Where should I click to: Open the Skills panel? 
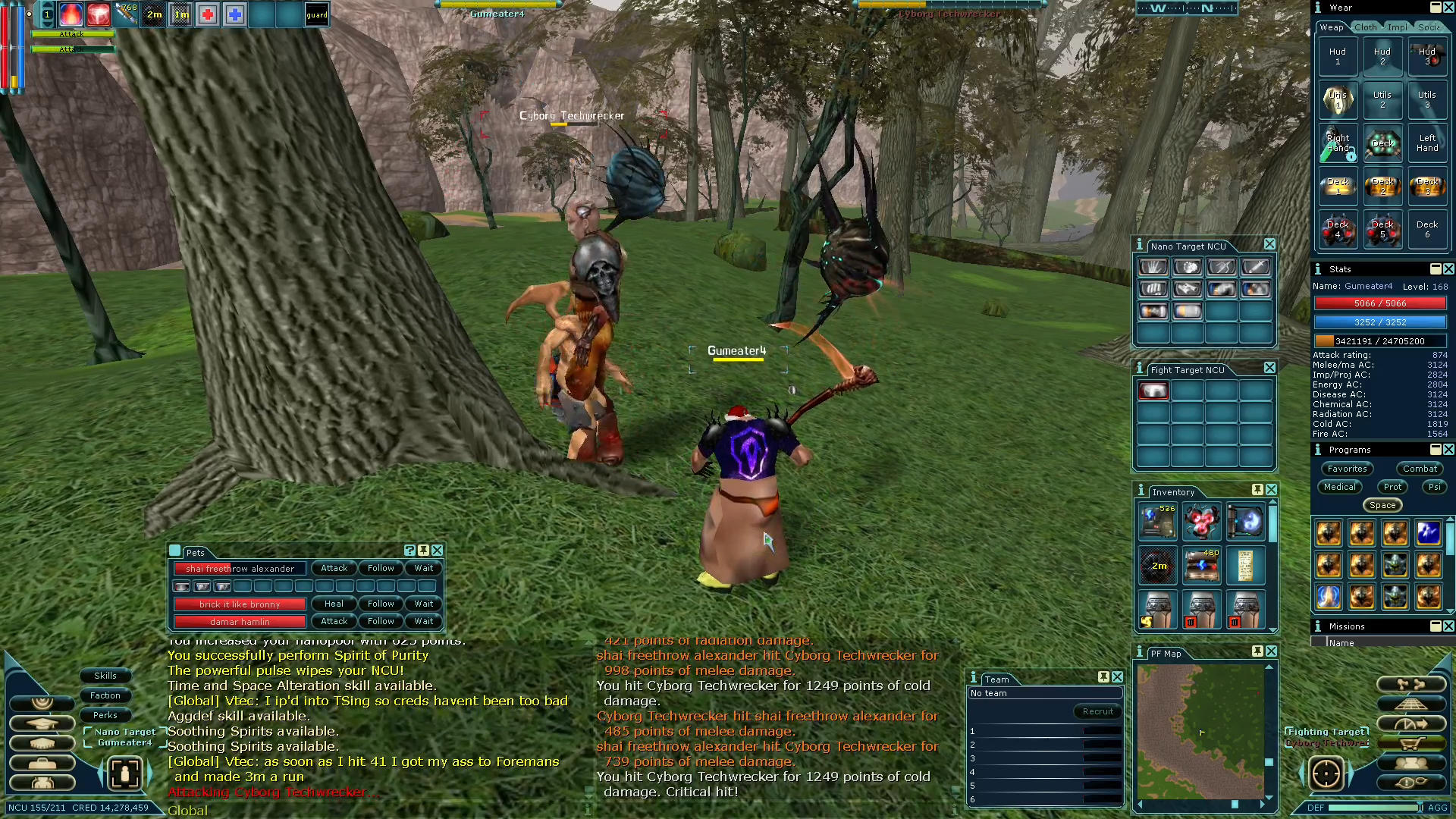pos(105,676)
